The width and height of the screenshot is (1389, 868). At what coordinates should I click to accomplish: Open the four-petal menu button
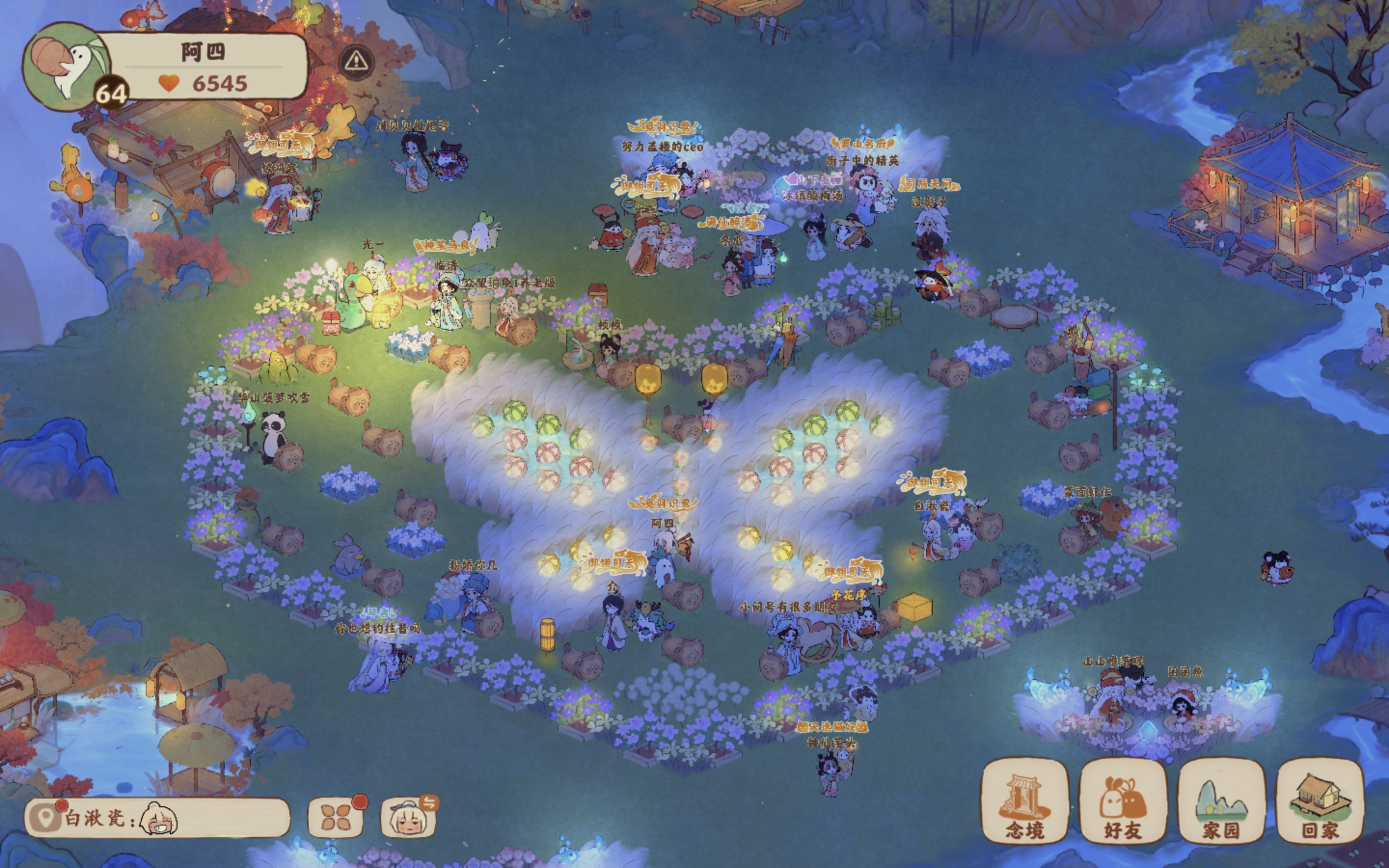(336, 817)
